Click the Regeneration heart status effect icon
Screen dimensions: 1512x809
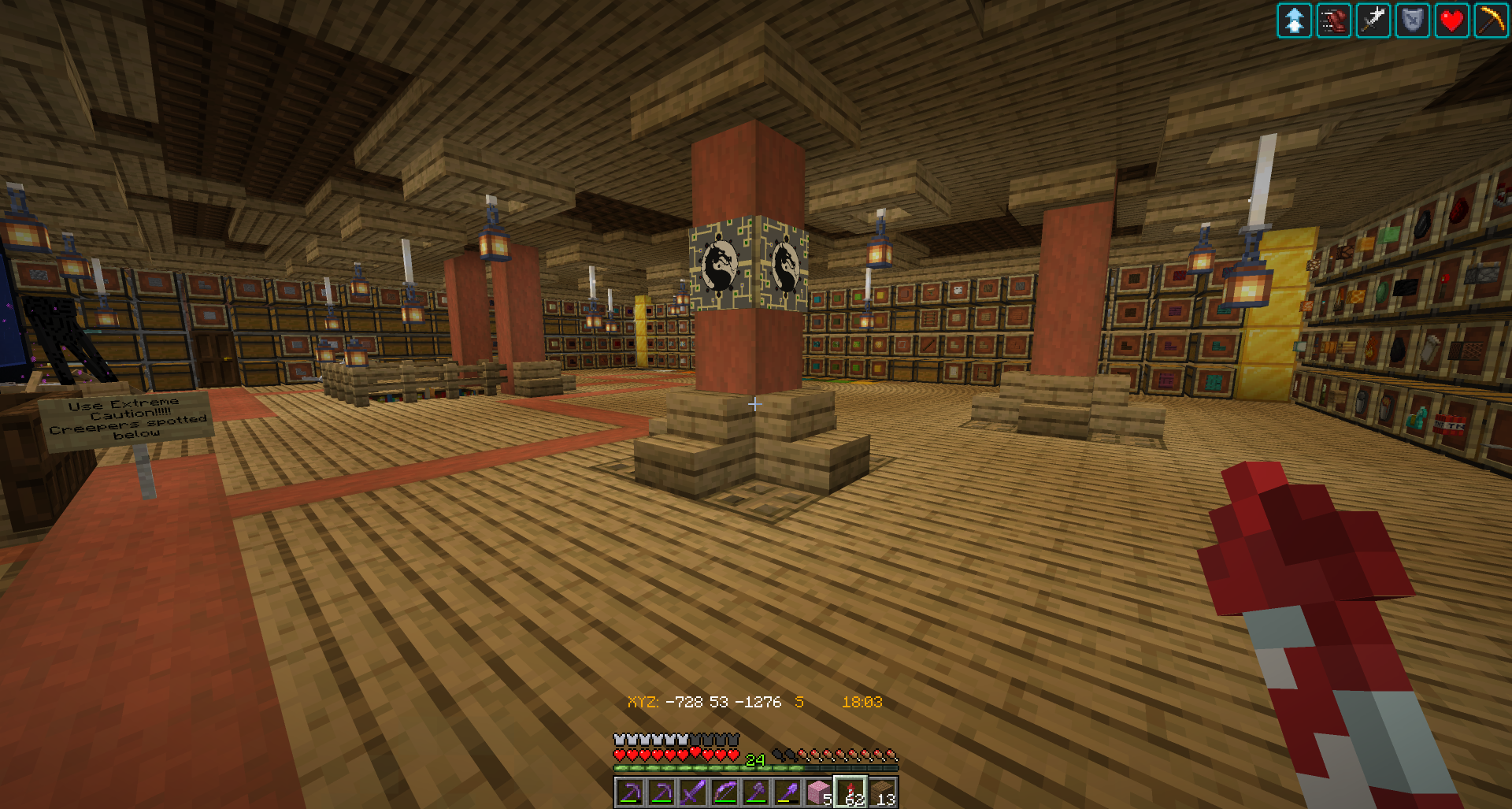(x=1452, y=20)
